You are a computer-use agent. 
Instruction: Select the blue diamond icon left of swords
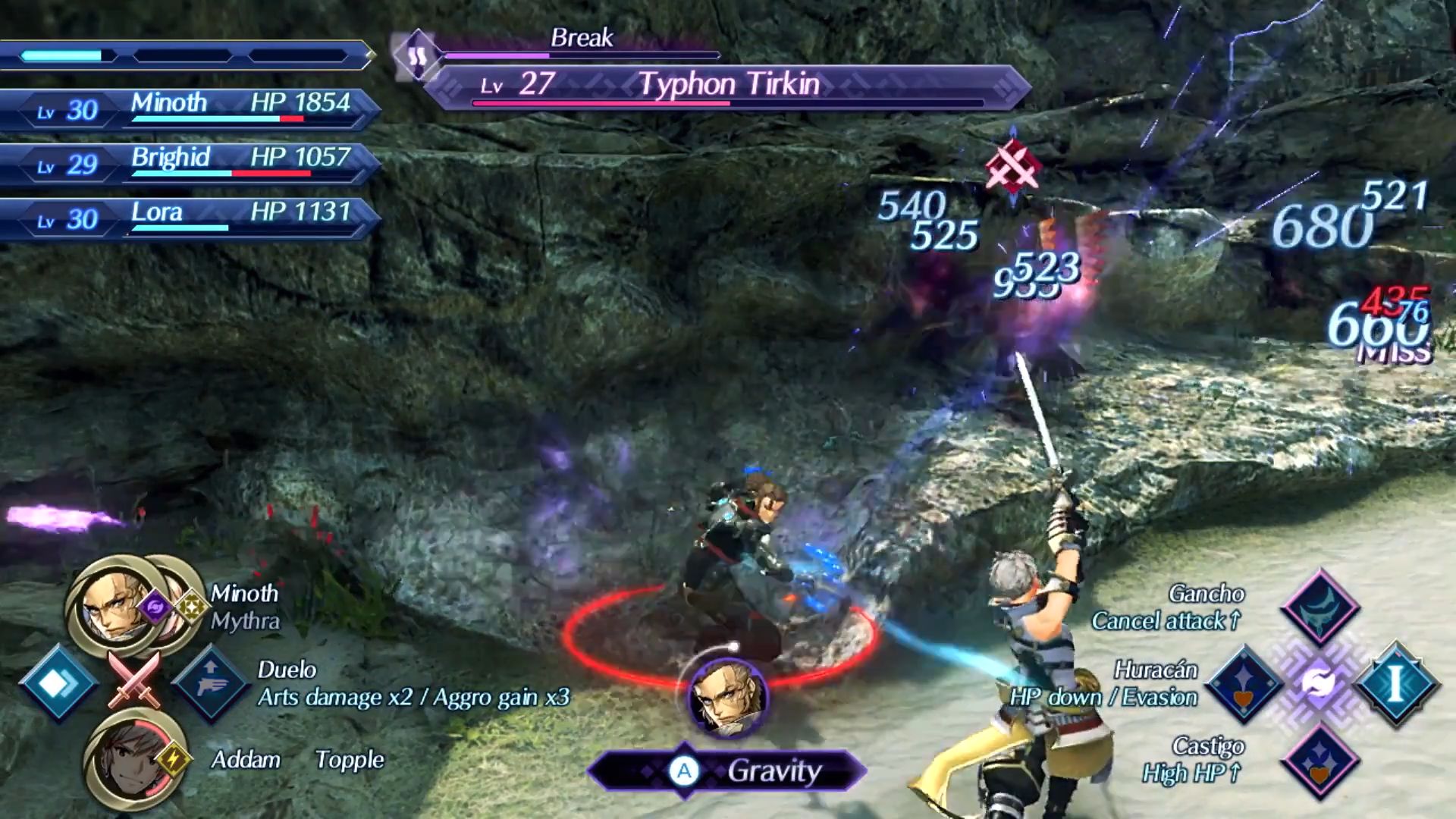(58, 684)
